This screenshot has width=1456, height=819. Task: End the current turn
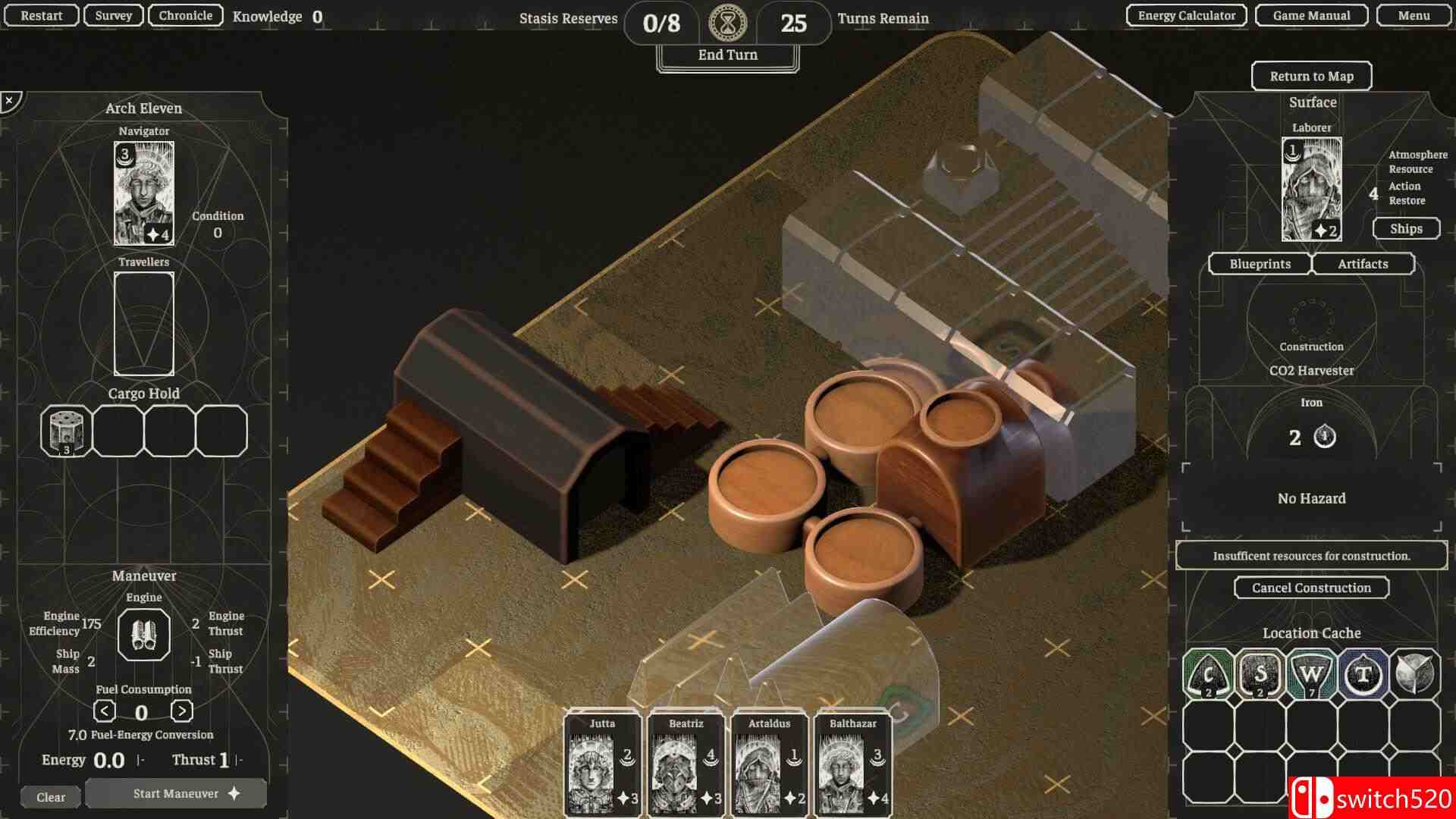point(727,55)
